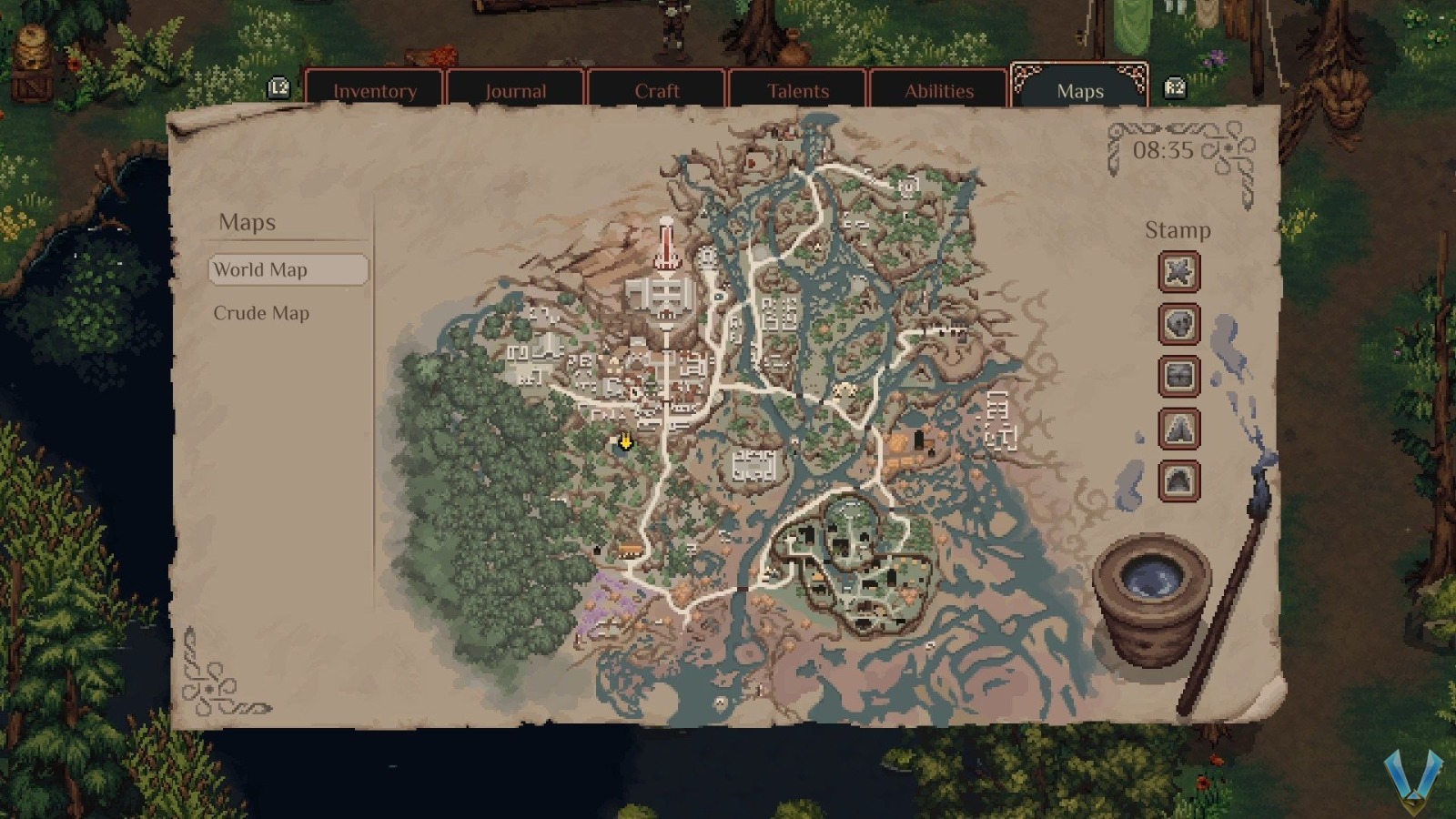Select the chest stamp icon
This screenshot has height=819, width=1456.
1180,378
